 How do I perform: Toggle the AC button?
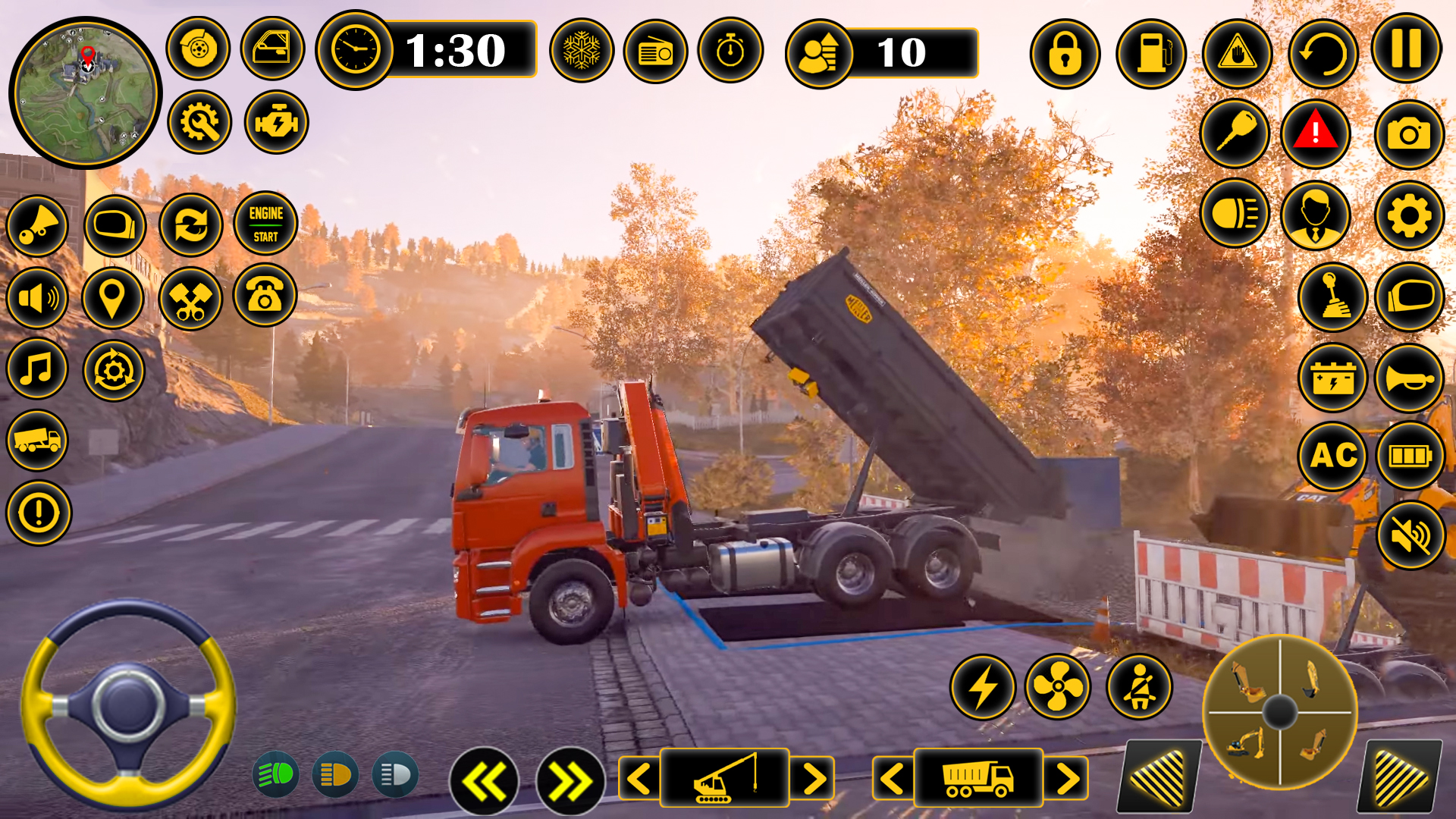(x=1333, y=456)
